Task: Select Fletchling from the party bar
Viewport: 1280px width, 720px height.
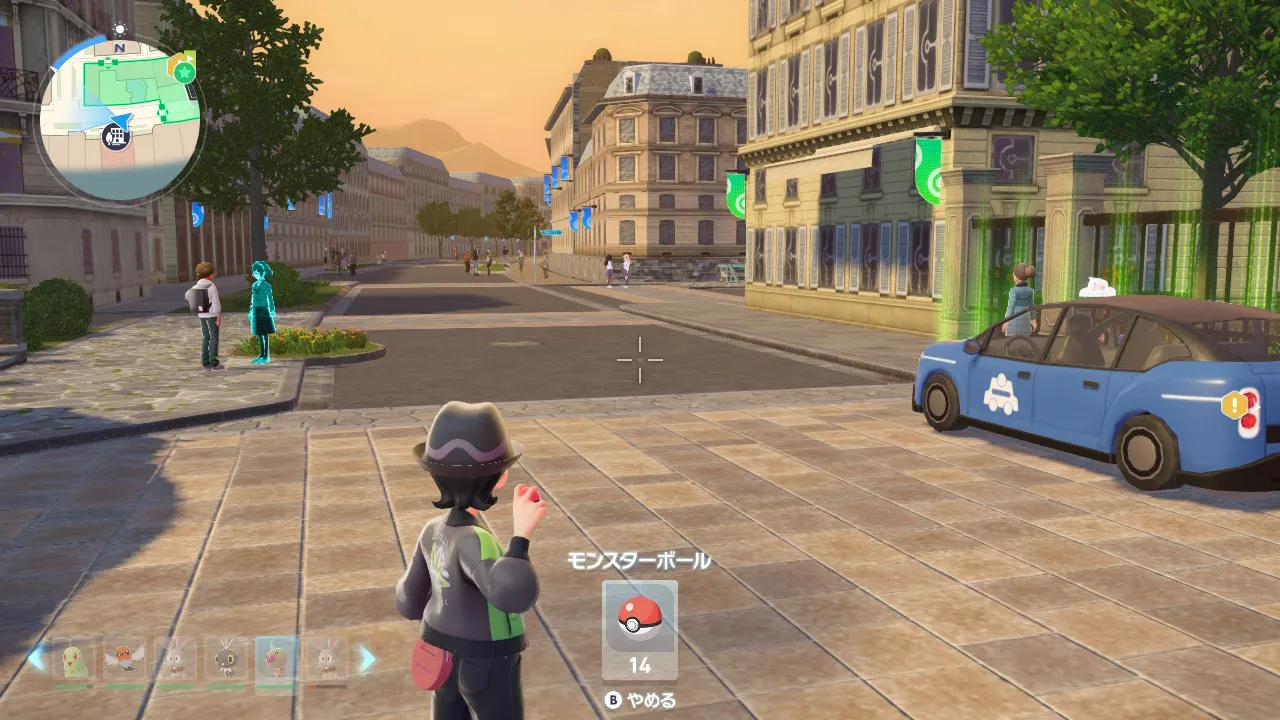Action: (x=124, y=658)
